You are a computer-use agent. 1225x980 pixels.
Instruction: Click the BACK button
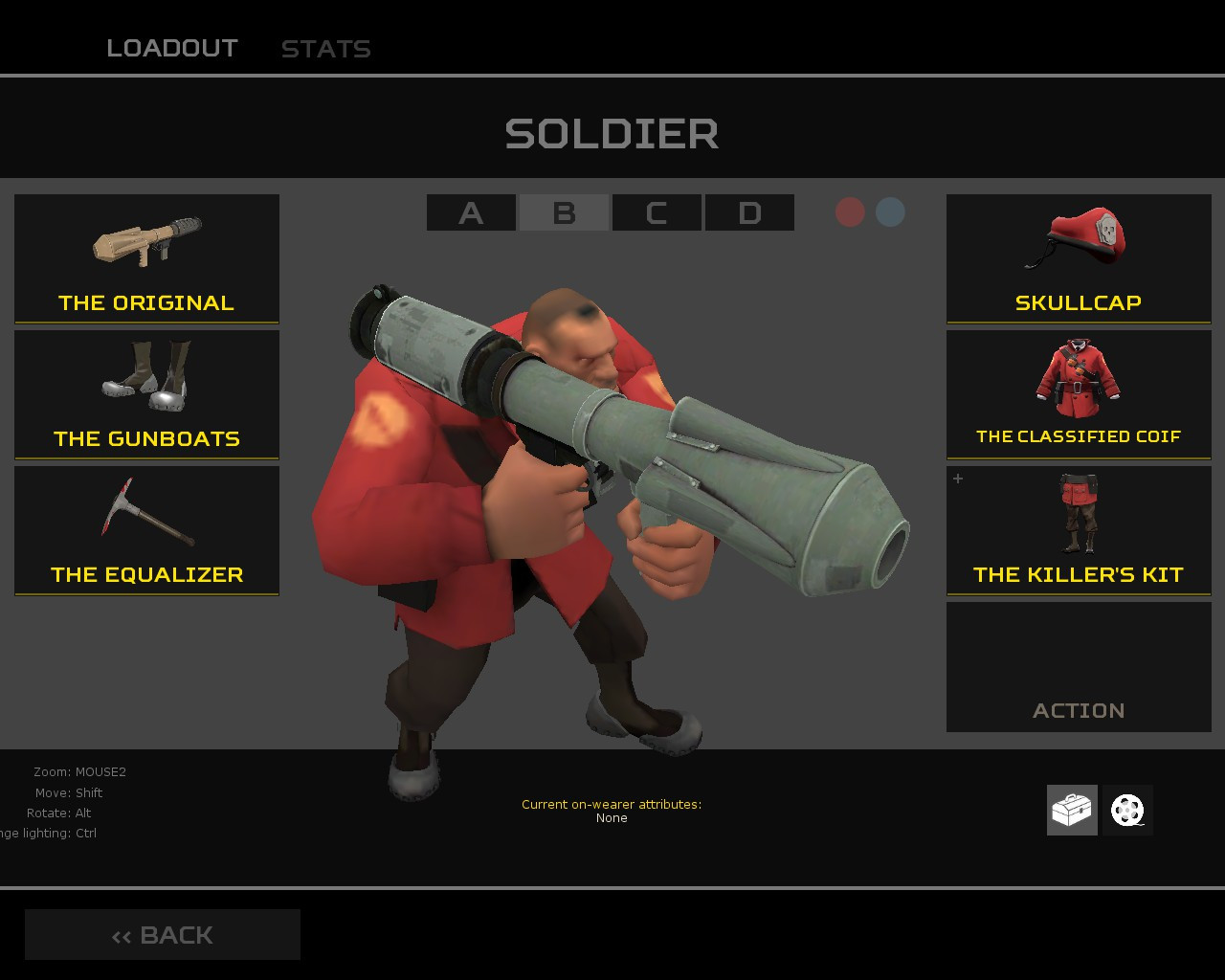pyautogui.click(x=162, y=934)
